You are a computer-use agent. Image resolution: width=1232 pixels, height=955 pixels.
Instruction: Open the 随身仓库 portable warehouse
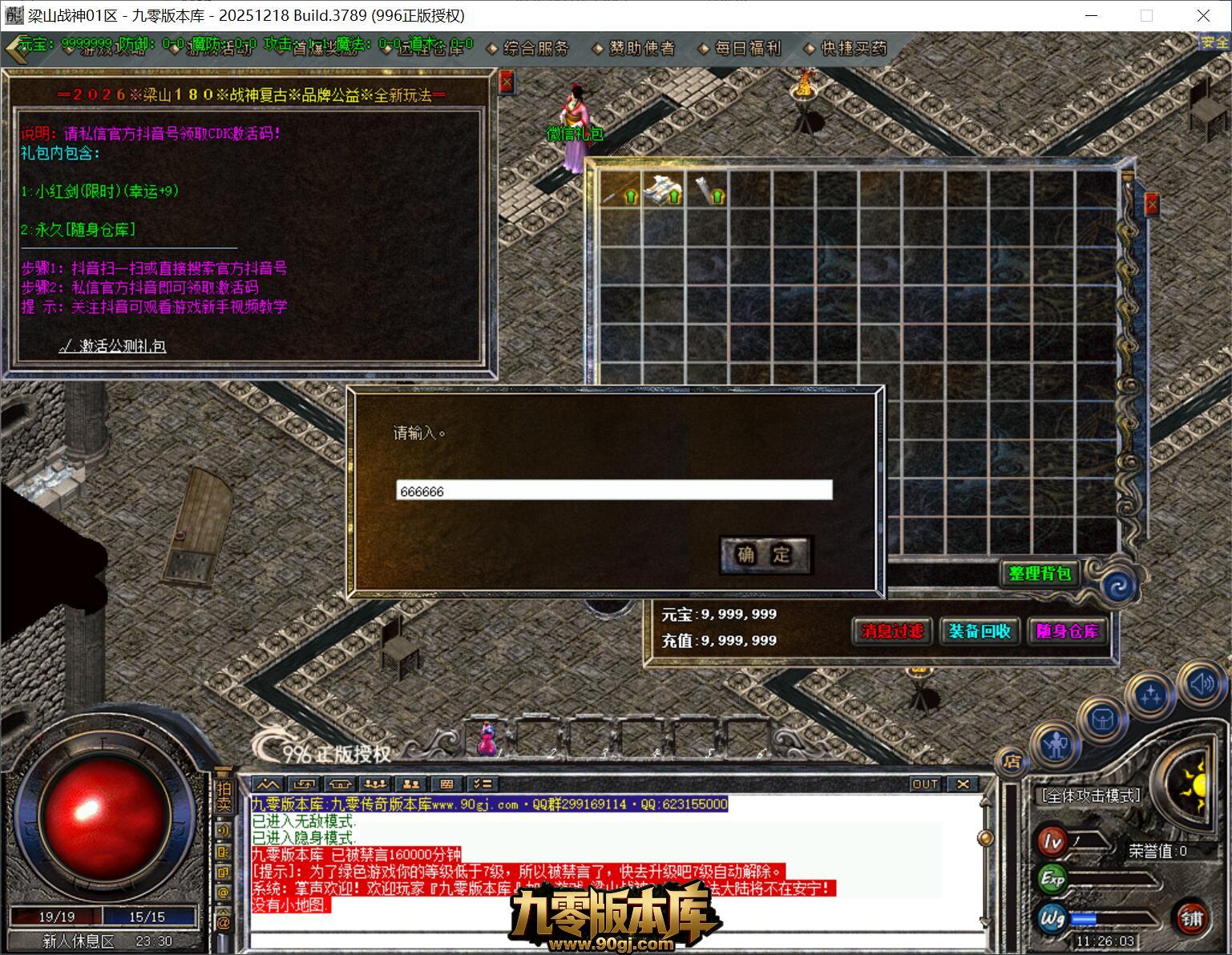(x=1067, y=631)
